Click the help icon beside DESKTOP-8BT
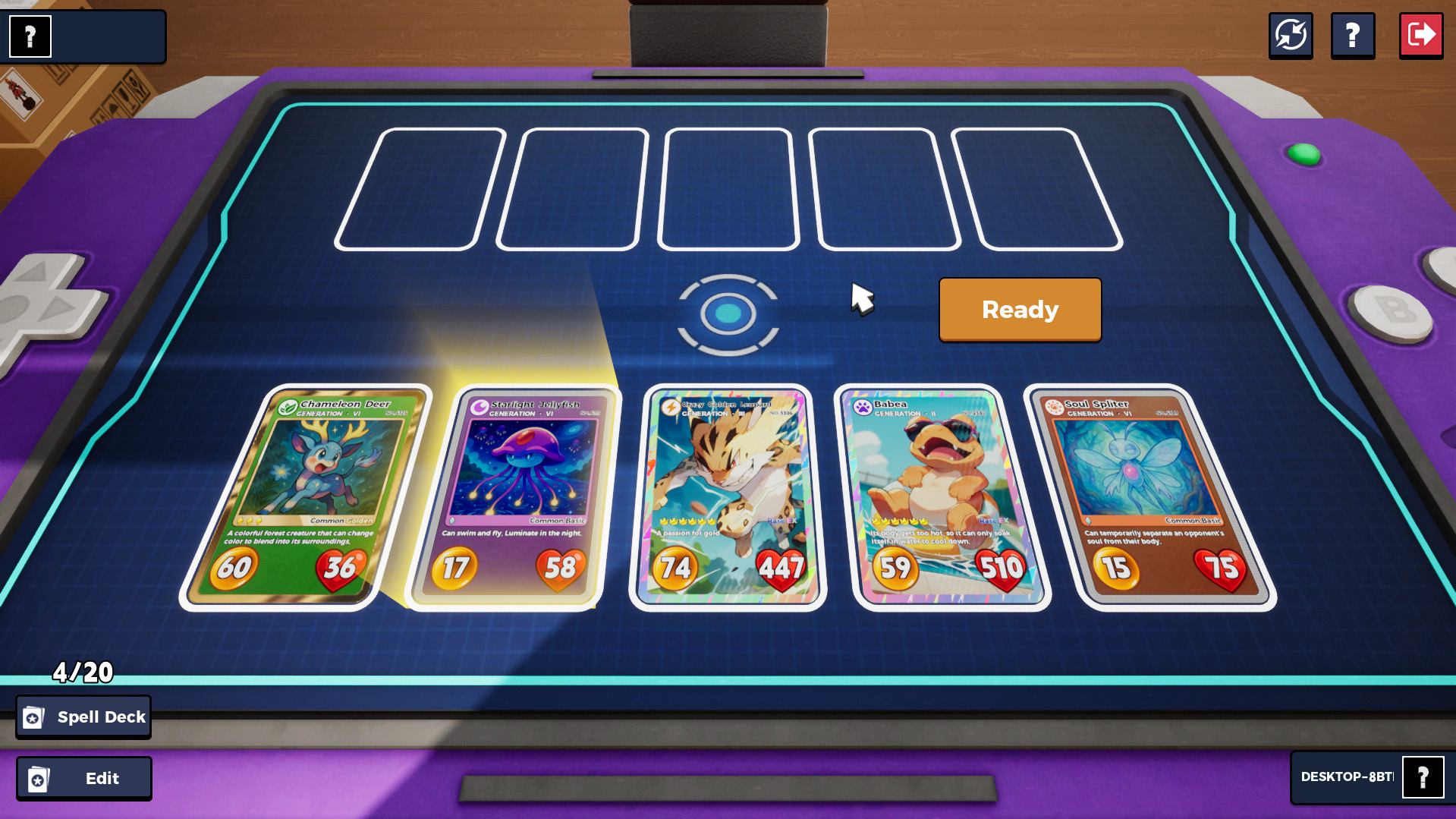Viewport: 1456px width, 819px height. coord(1423,777)
